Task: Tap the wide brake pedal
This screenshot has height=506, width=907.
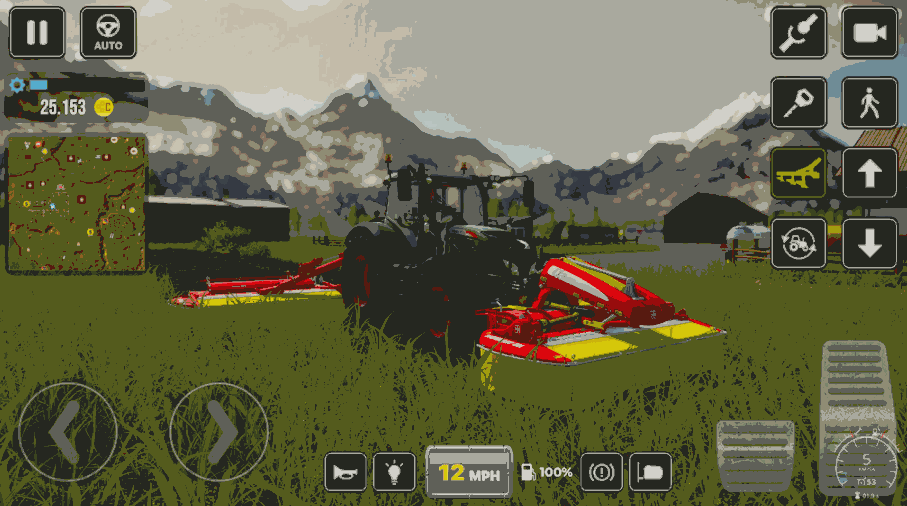Action: coord(755,454)
